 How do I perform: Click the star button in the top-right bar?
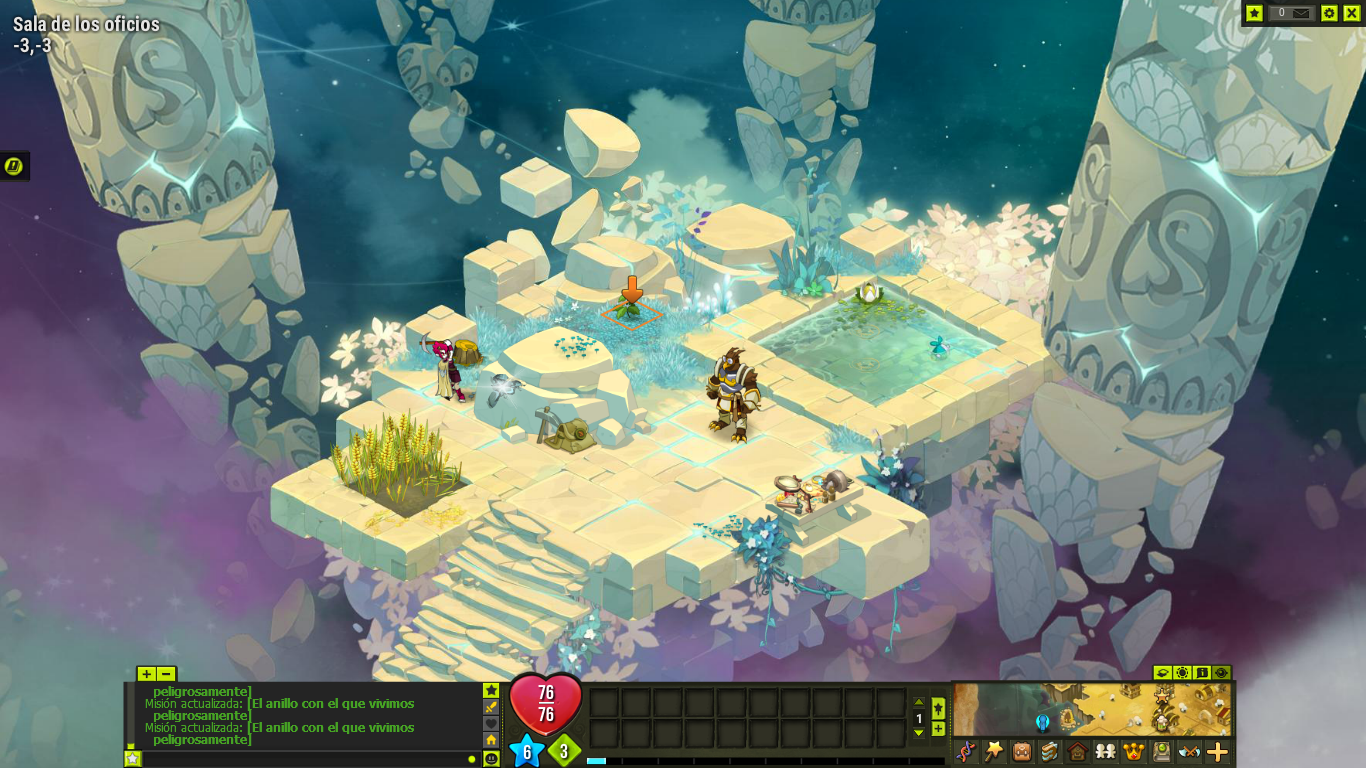[x=1255, y=13]
